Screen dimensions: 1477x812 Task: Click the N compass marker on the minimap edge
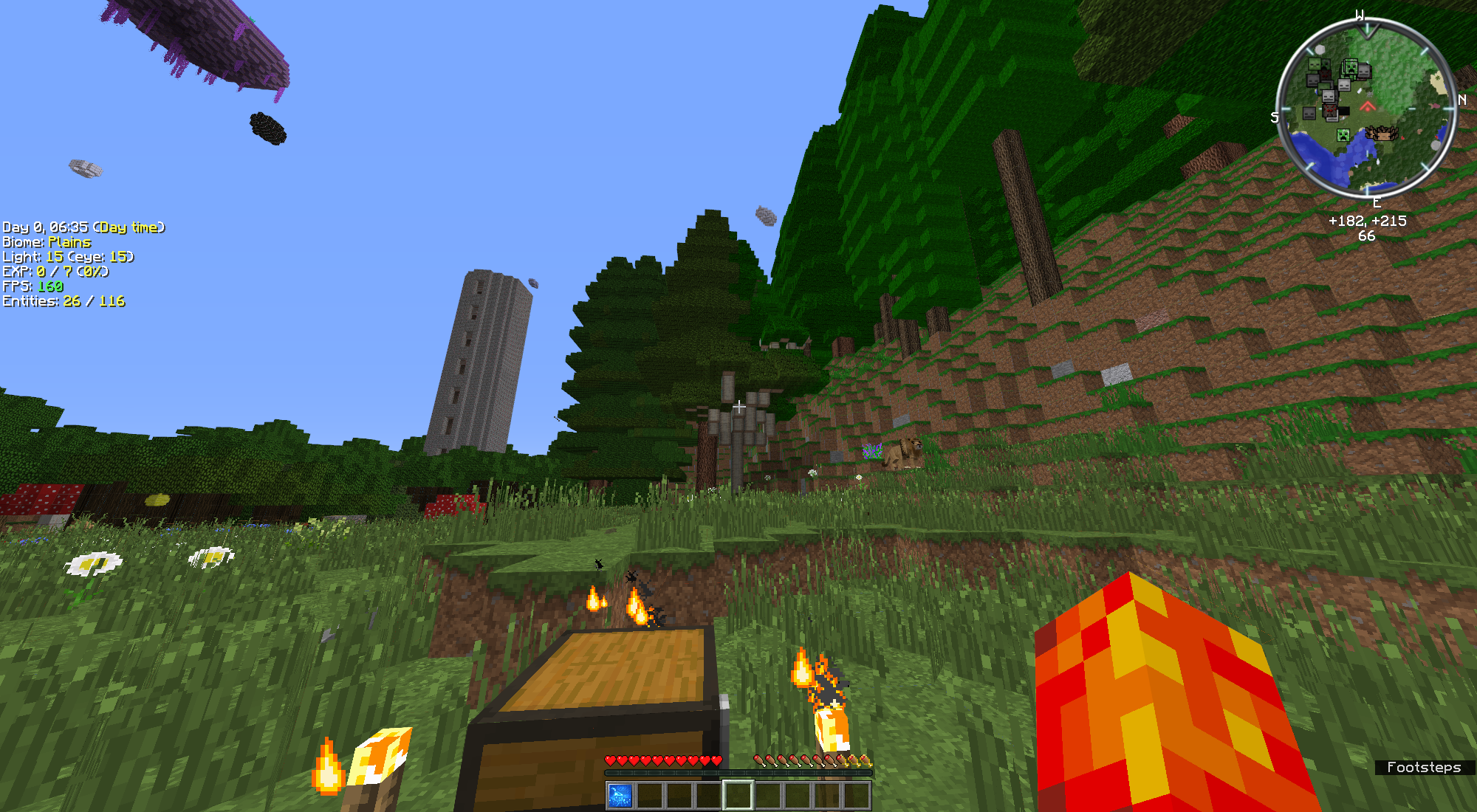coord(1462,100)
